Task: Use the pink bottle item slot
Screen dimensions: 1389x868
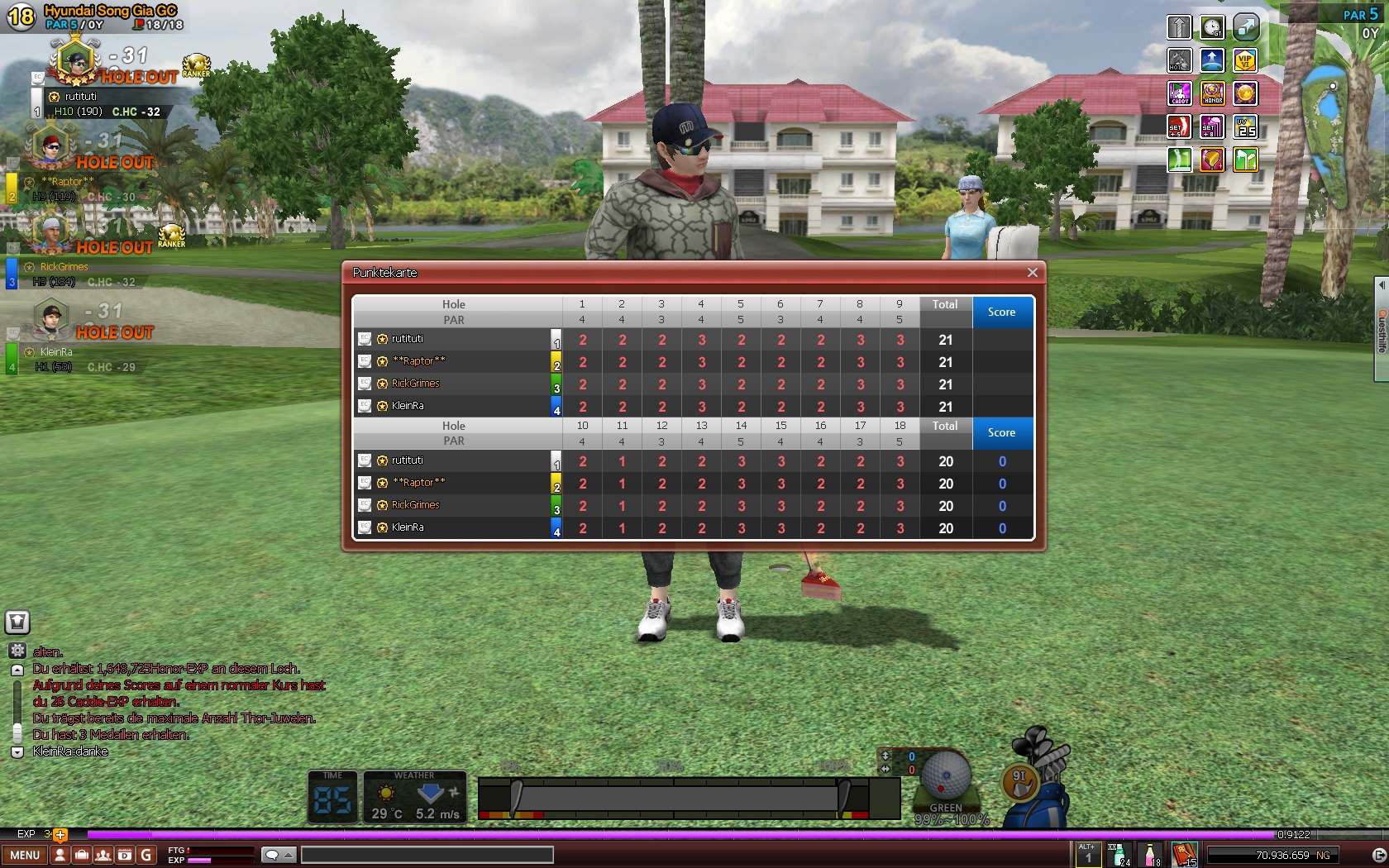Action: 1151,855
